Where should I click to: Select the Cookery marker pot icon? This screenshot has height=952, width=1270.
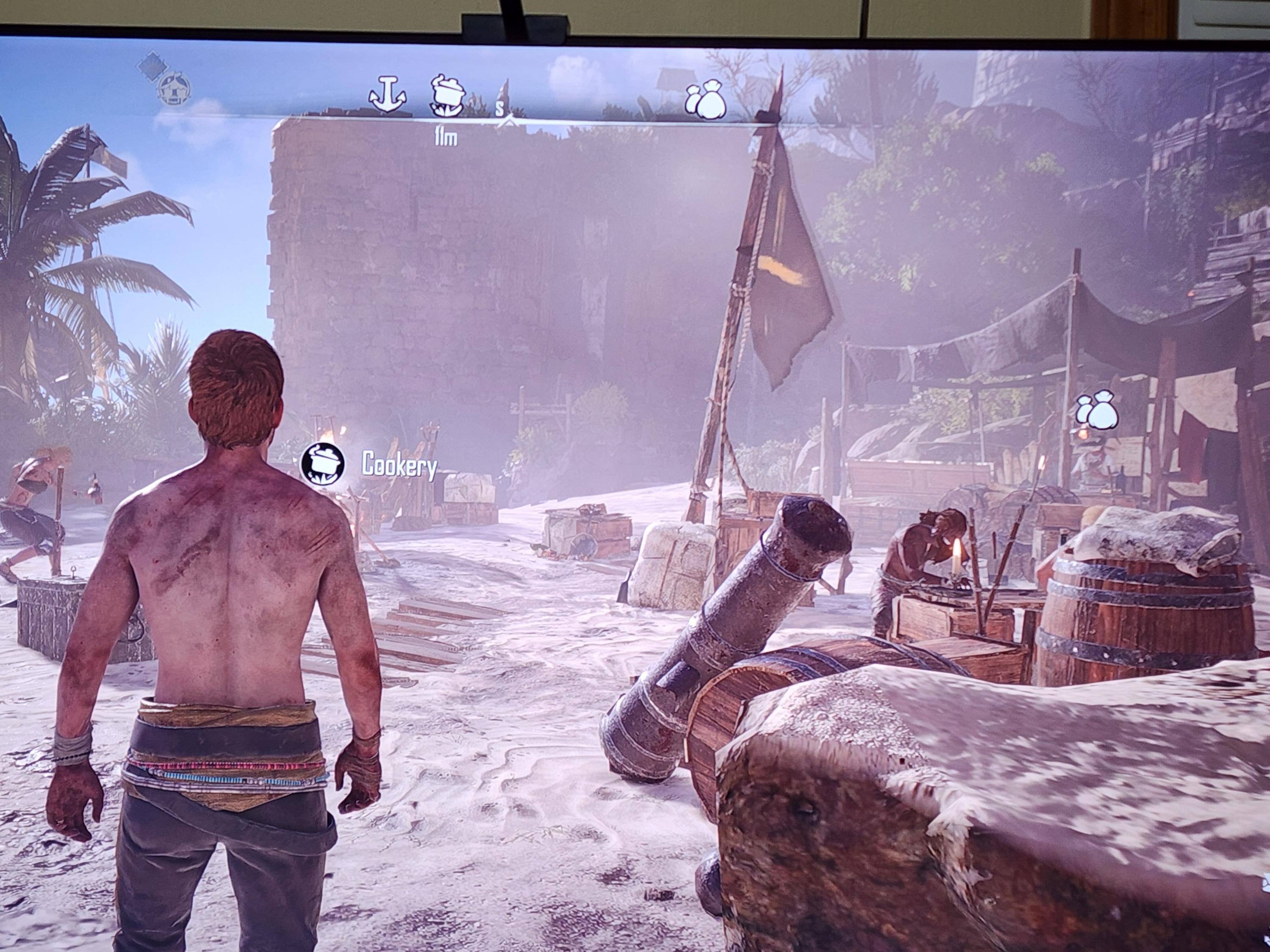coord(323,463)
